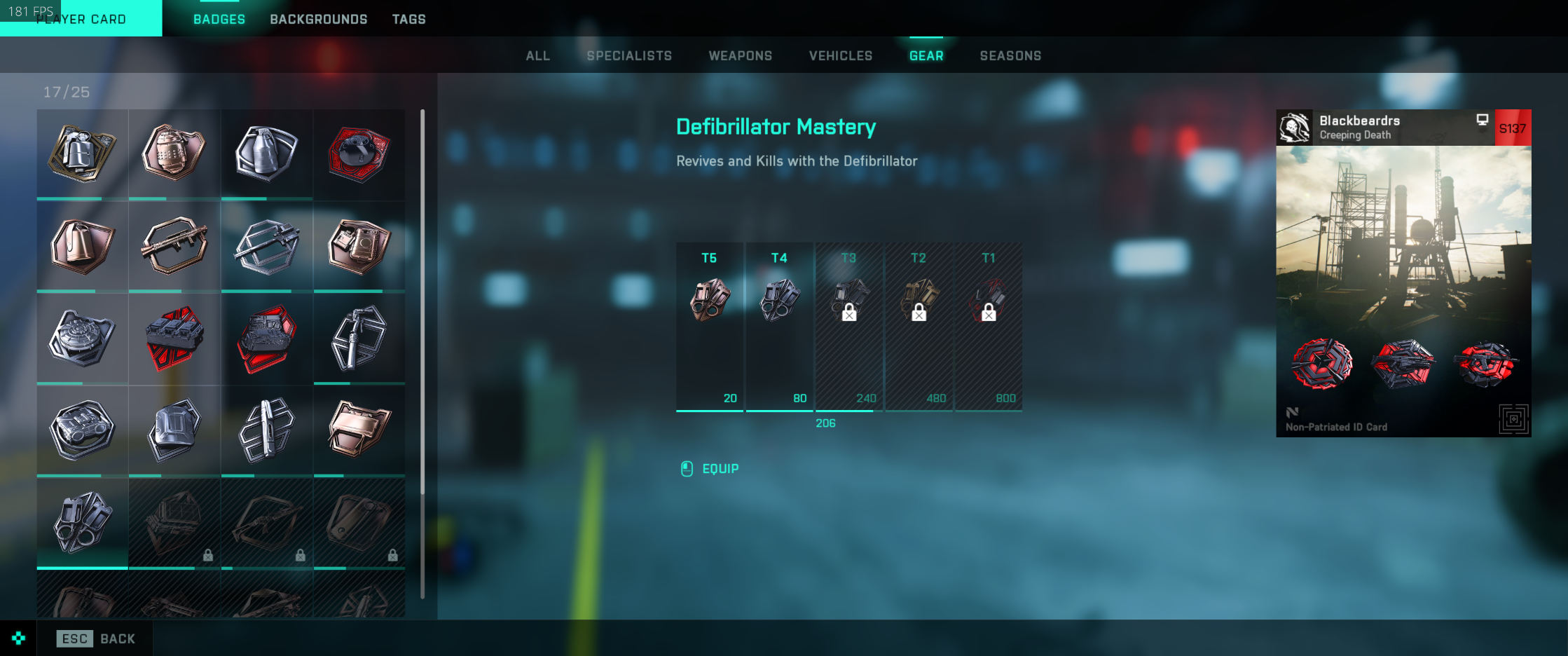The width and height of the screenshot is (1568, 656).
Task: Select the Weapons badge filter
Action: pos(740,55)
